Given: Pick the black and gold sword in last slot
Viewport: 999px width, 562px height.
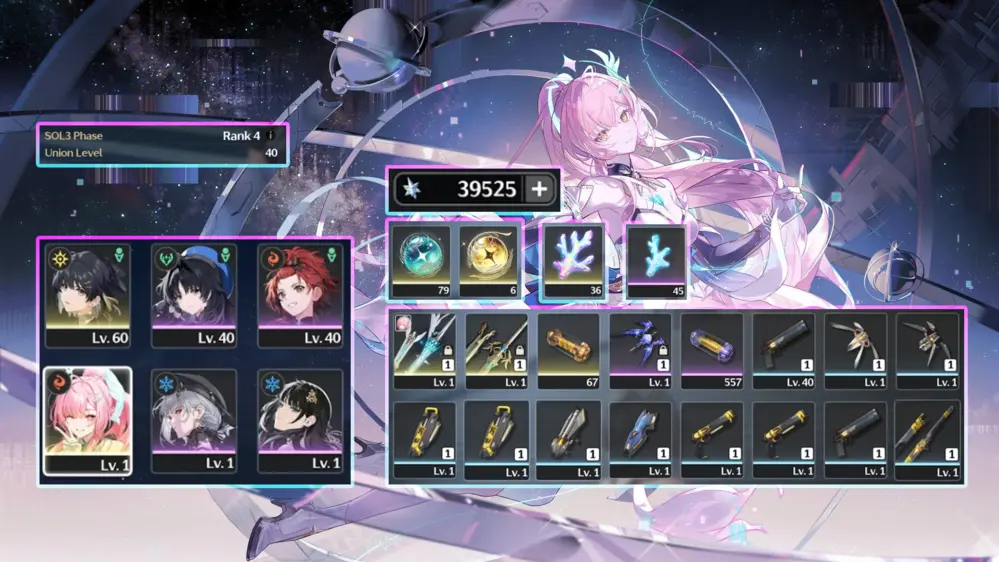Looking at the screenshot, I should [929, 438].
